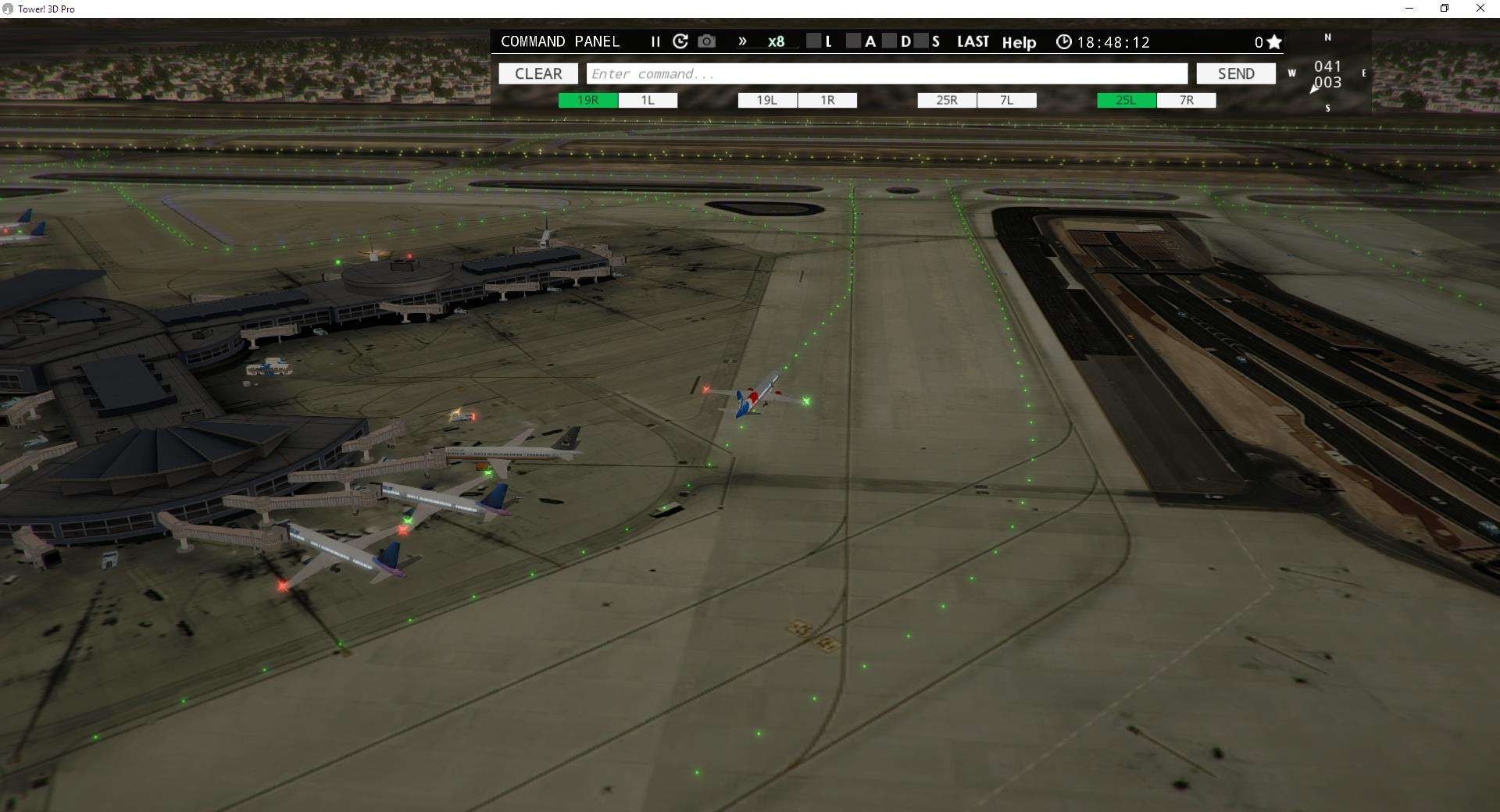Image resolution: width=1500 pixels, height=812 pixels.
Task: Restart the simulation session
Action: pos(680,42)
